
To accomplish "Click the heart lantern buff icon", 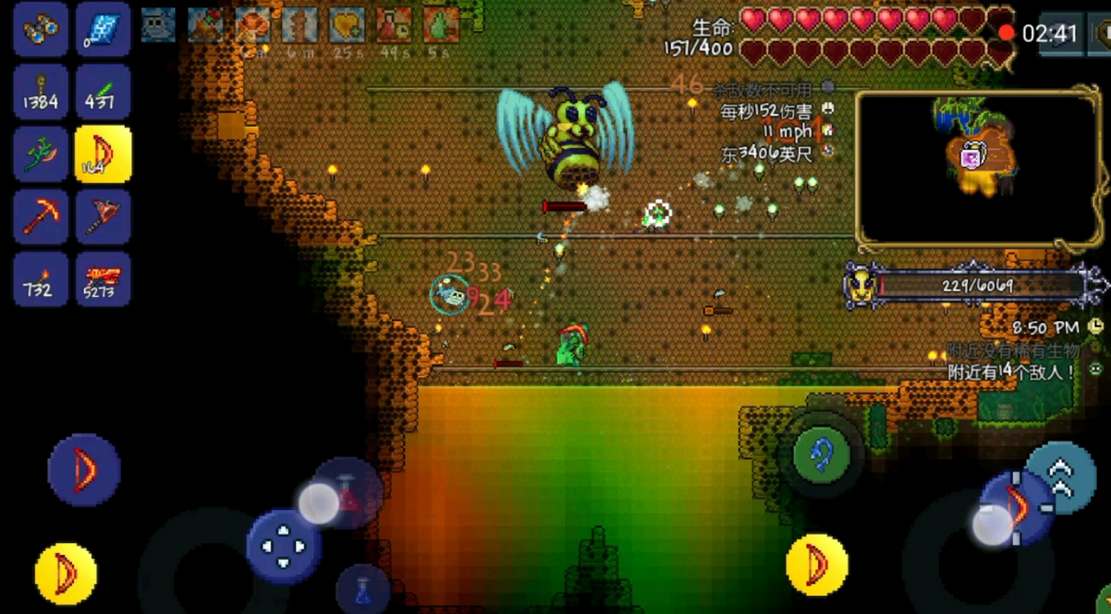I will point(347,25).
